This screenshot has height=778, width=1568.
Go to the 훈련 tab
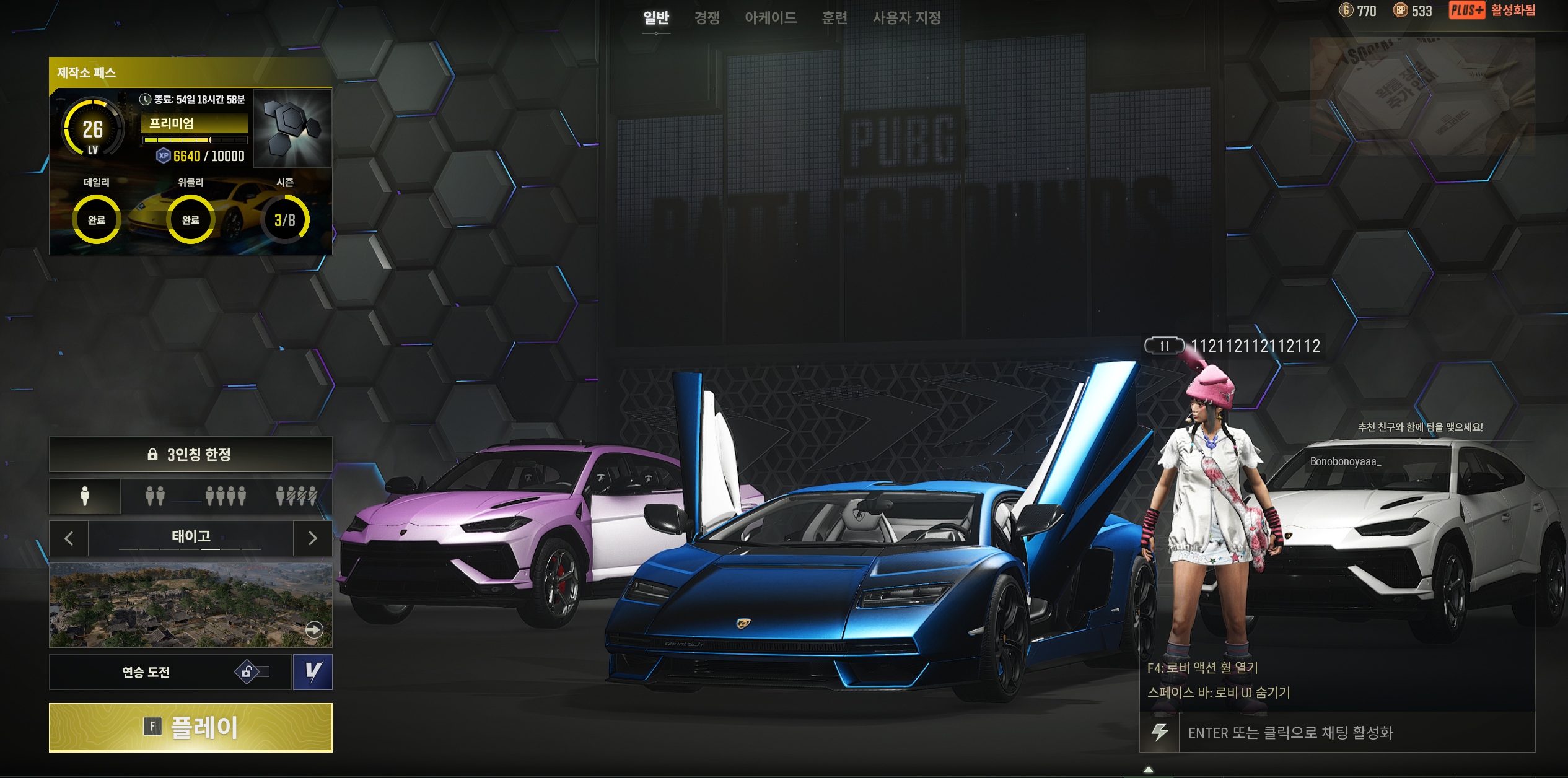[x=834, y=18]
